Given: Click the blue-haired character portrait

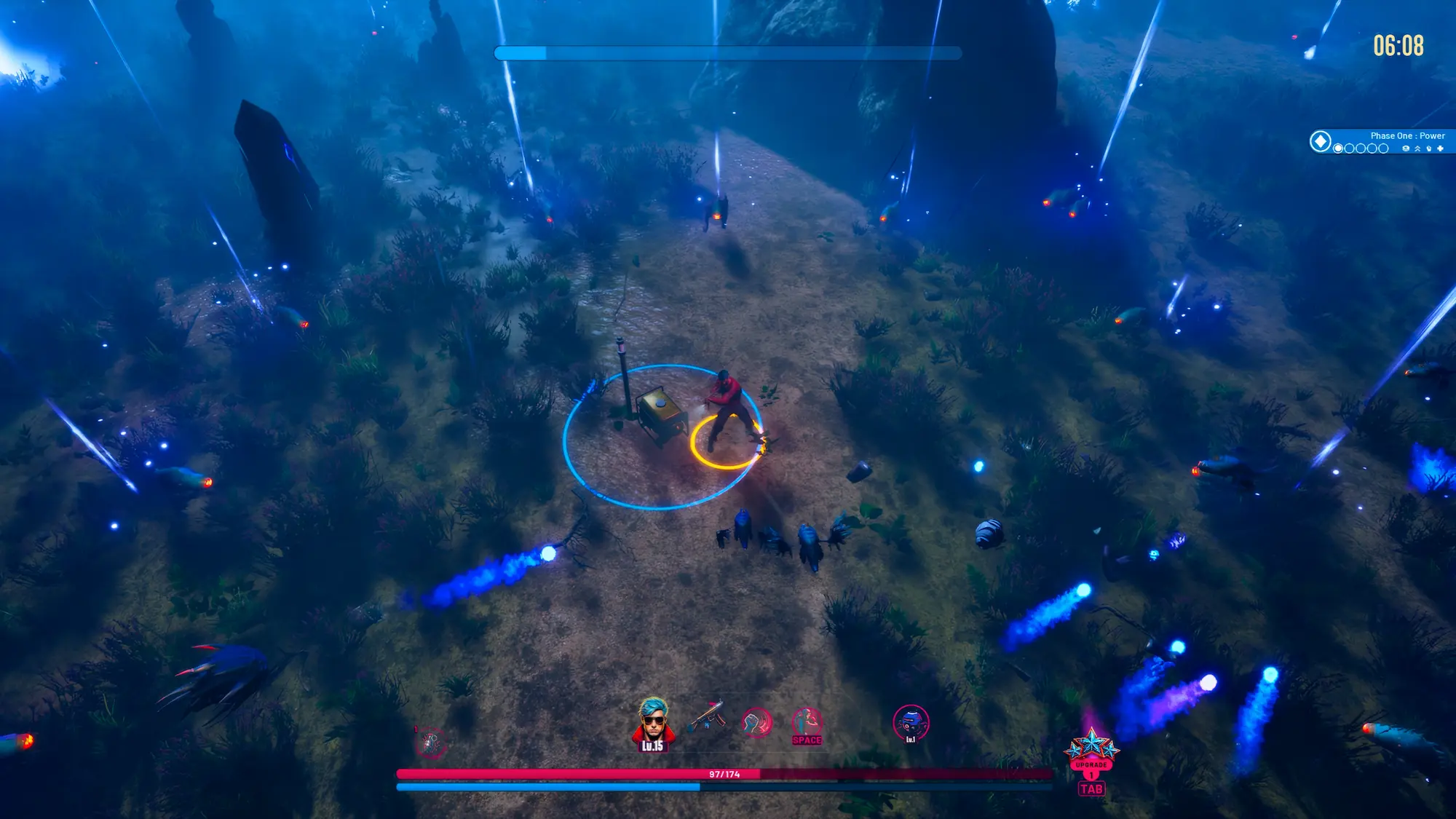Looking at the screenshot, I should click(x=652, y=722).
